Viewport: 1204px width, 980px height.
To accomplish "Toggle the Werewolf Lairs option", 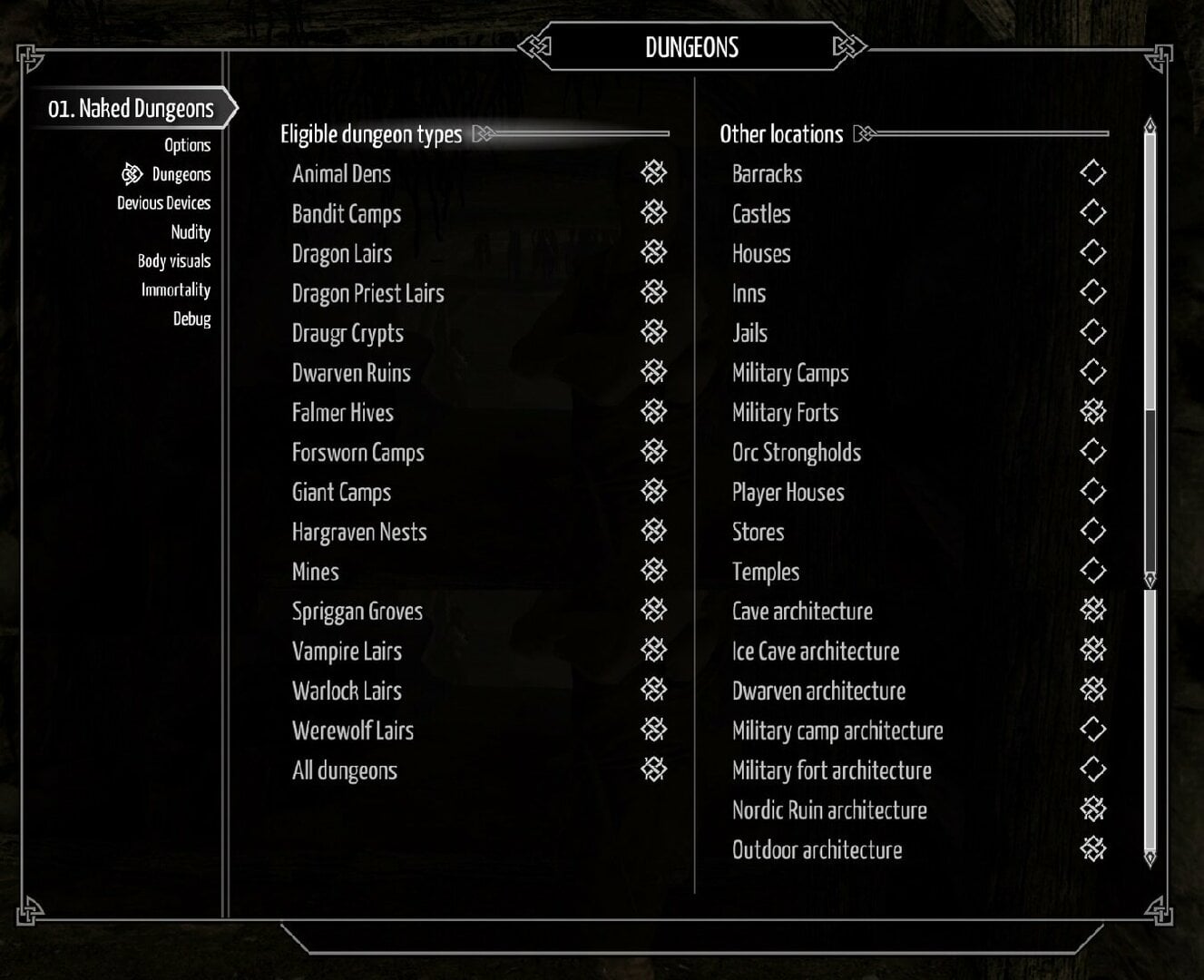I will point(651,730).
